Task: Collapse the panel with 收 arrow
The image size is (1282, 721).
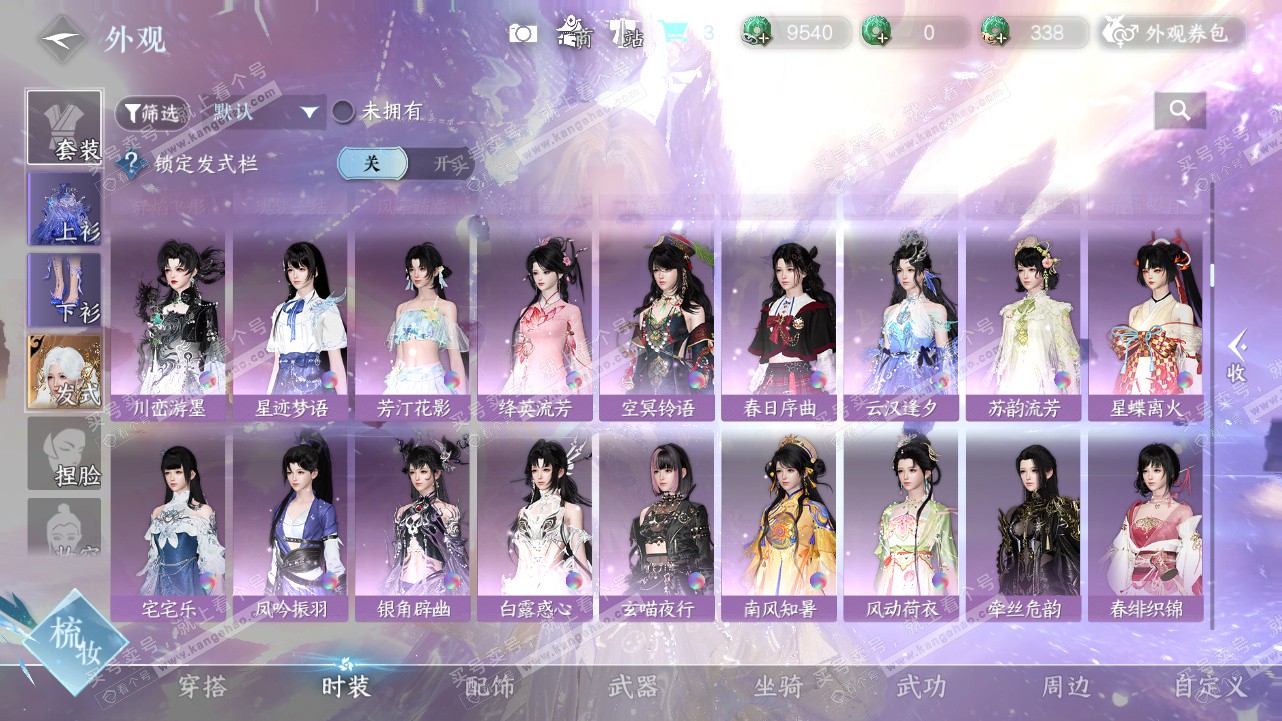Action: [x=1237, y=357]
